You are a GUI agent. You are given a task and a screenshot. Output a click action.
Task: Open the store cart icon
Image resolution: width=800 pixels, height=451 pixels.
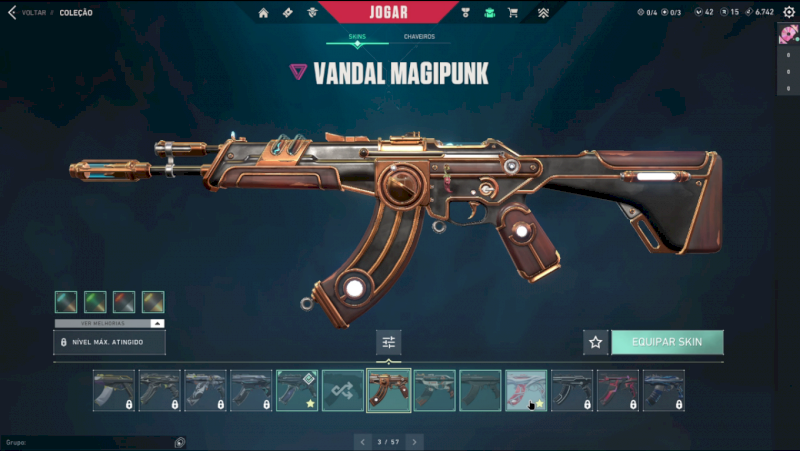click(513, 13)
